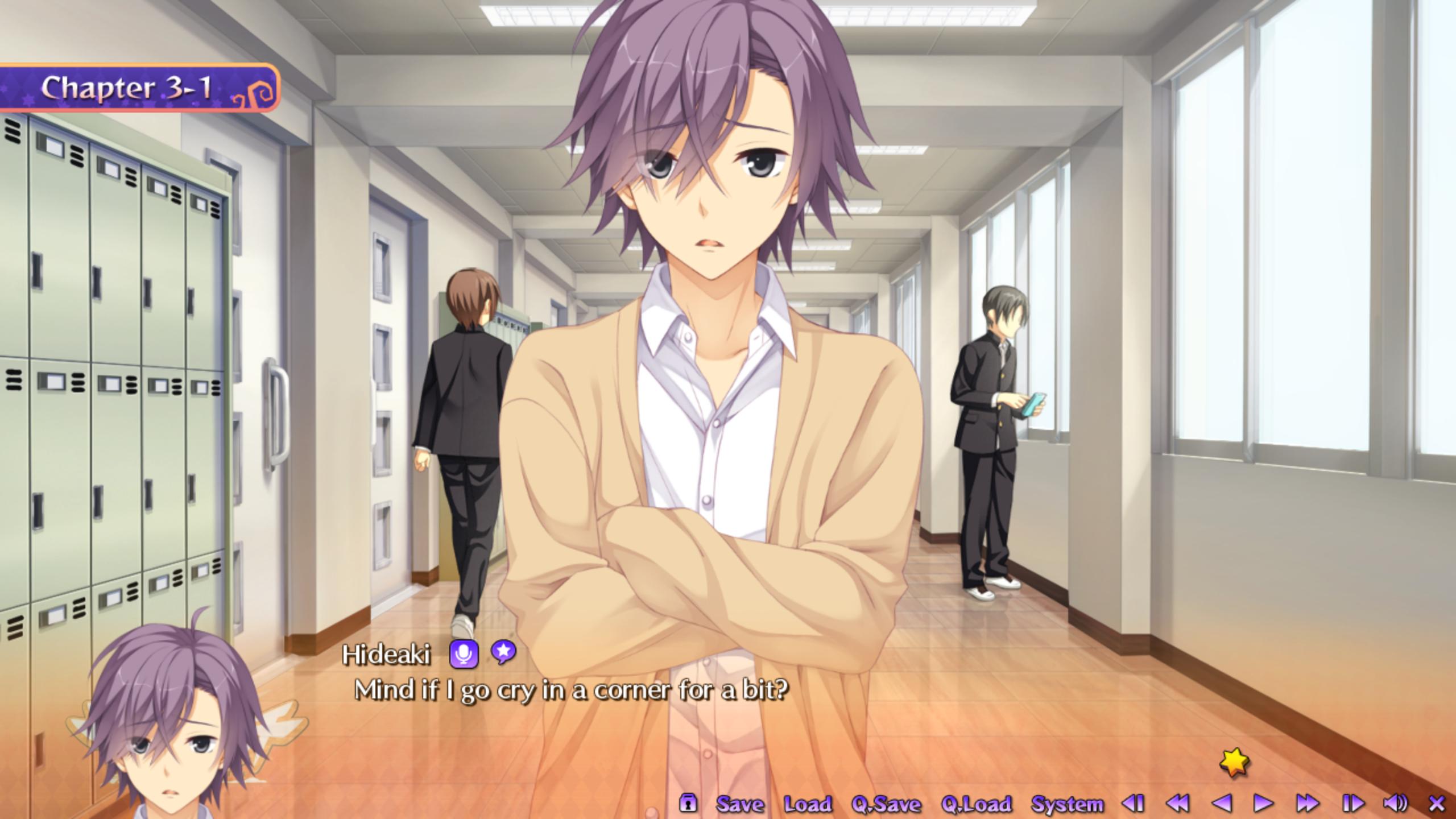Quick load with Q.Load

pyautogui.click(x=976, y=804)
